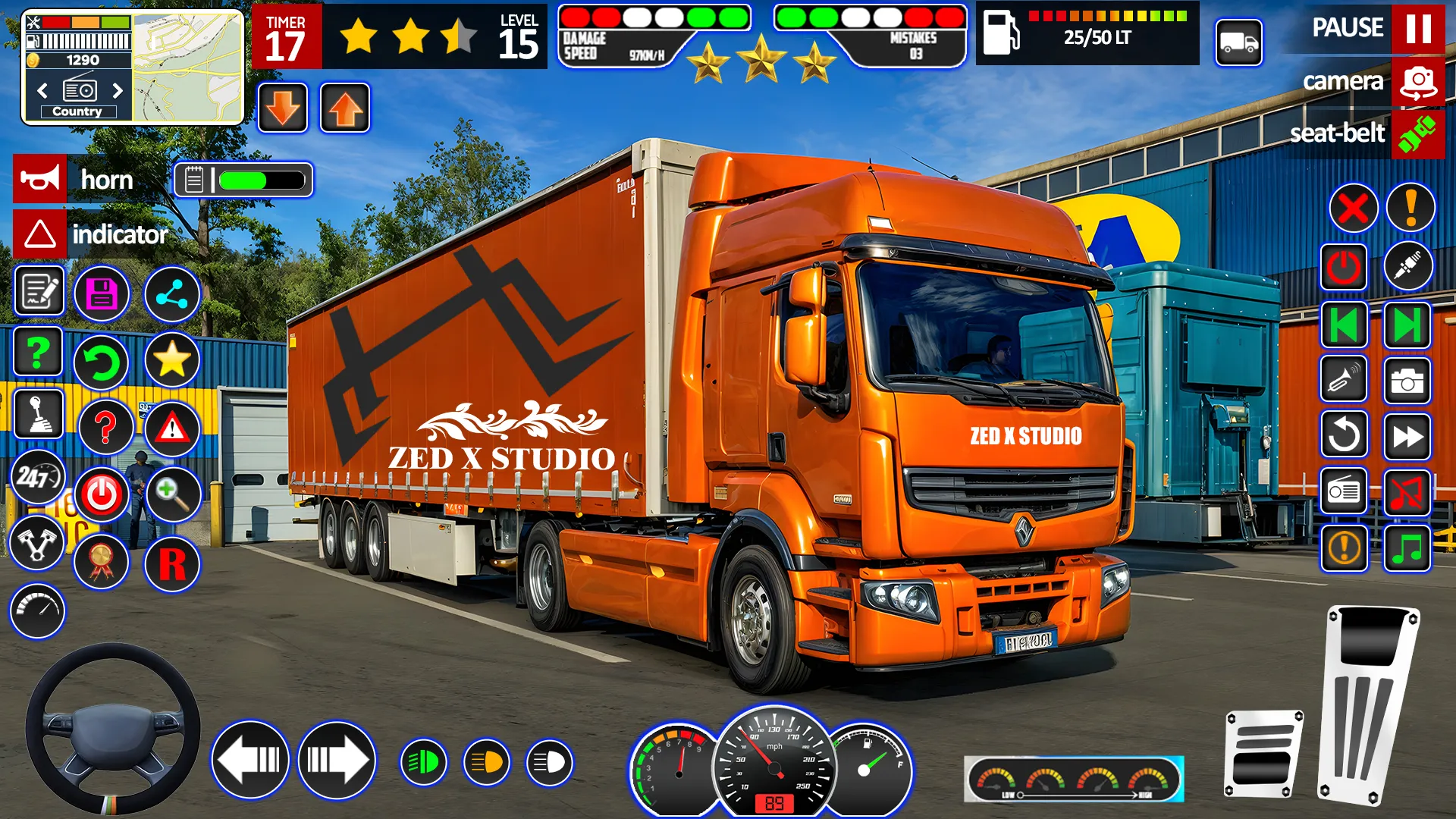Image resolution: width=1456 pixels, height=819 pixels.
Task: Activate the indicator button
Action: pos(42,234)
